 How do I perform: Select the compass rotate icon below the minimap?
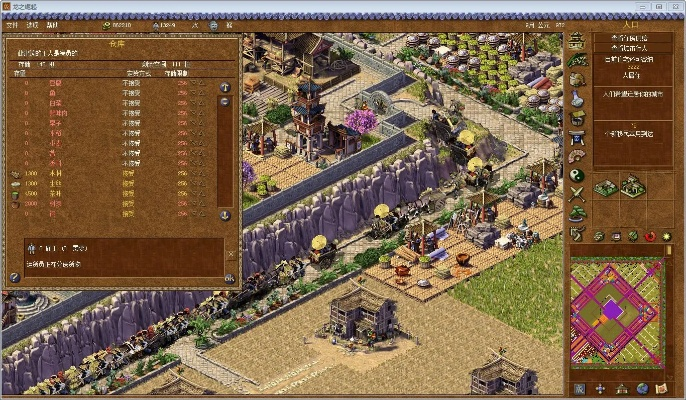click(x=600, y=388)
